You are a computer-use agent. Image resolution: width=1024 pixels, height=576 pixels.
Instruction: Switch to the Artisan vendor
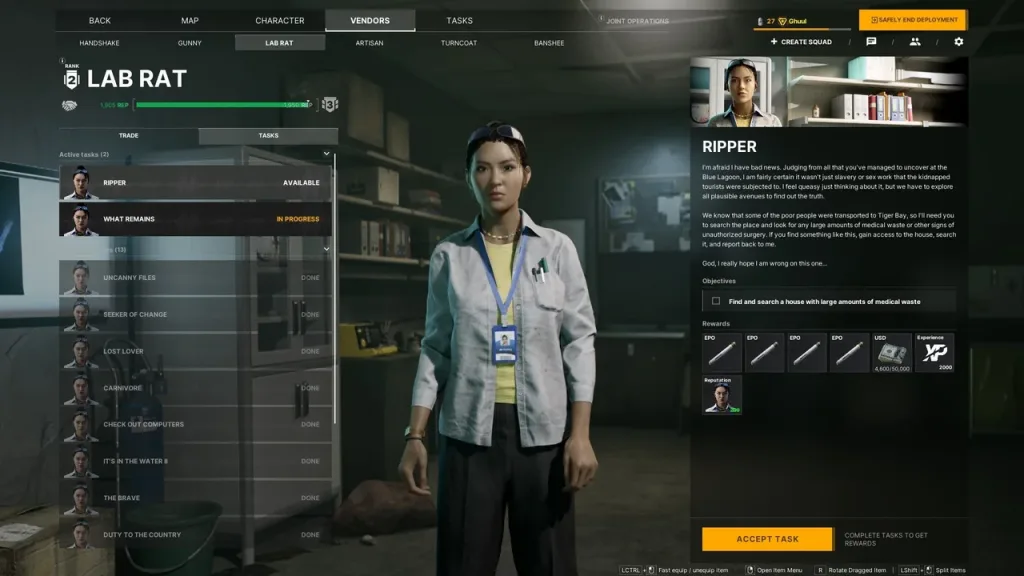coord(369,43)
